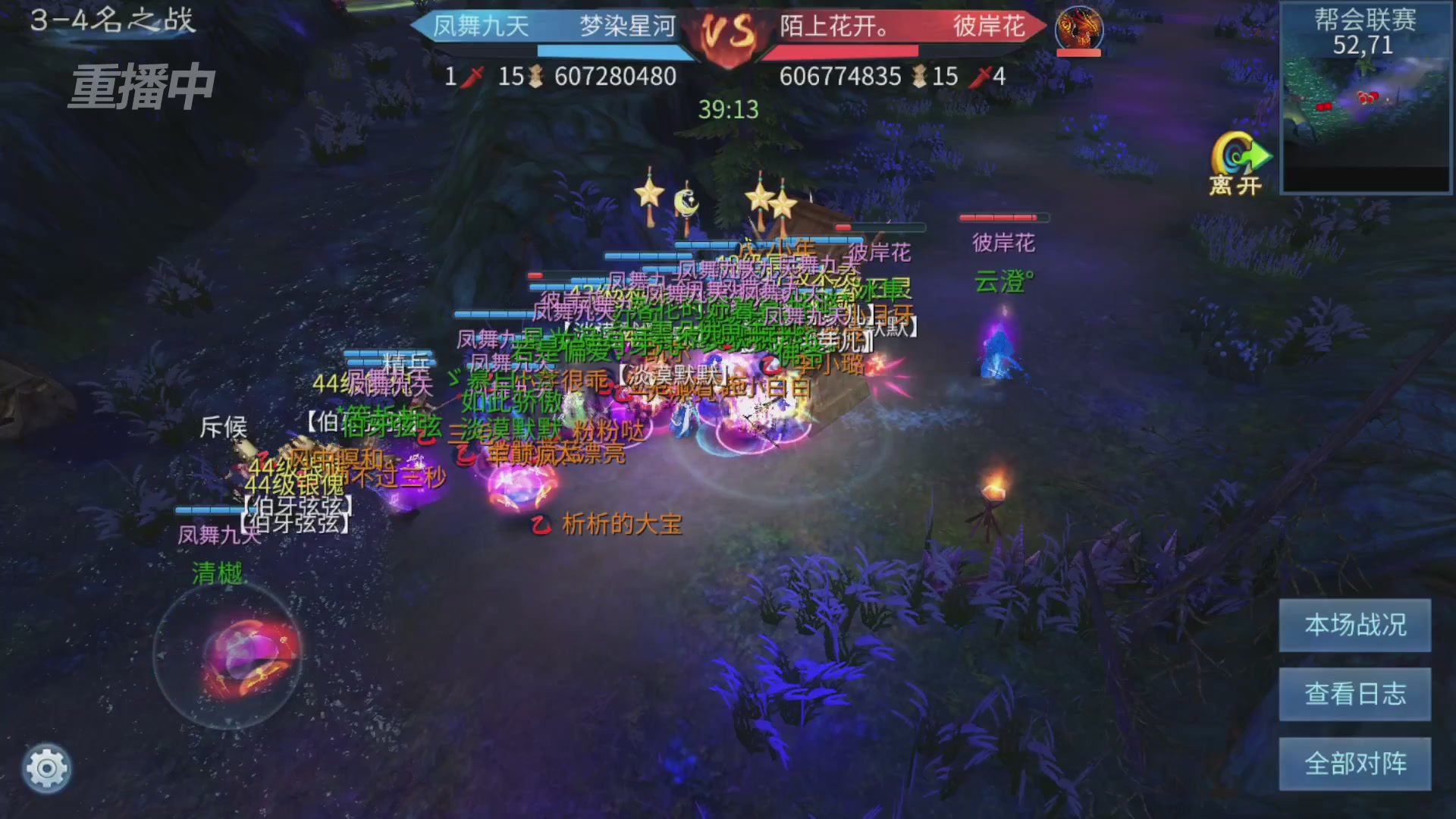The height and width of the screenshot is (819, 1456).
Task: Open the 本场战况 battle status panel
Action: tap(1354, 626)
